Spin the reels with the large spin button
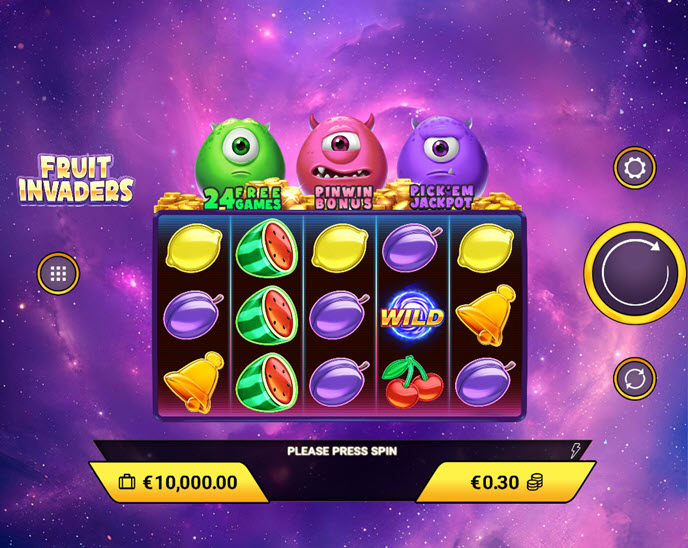The width and height of the screenshot is (688, 548). tap(635, 269)
